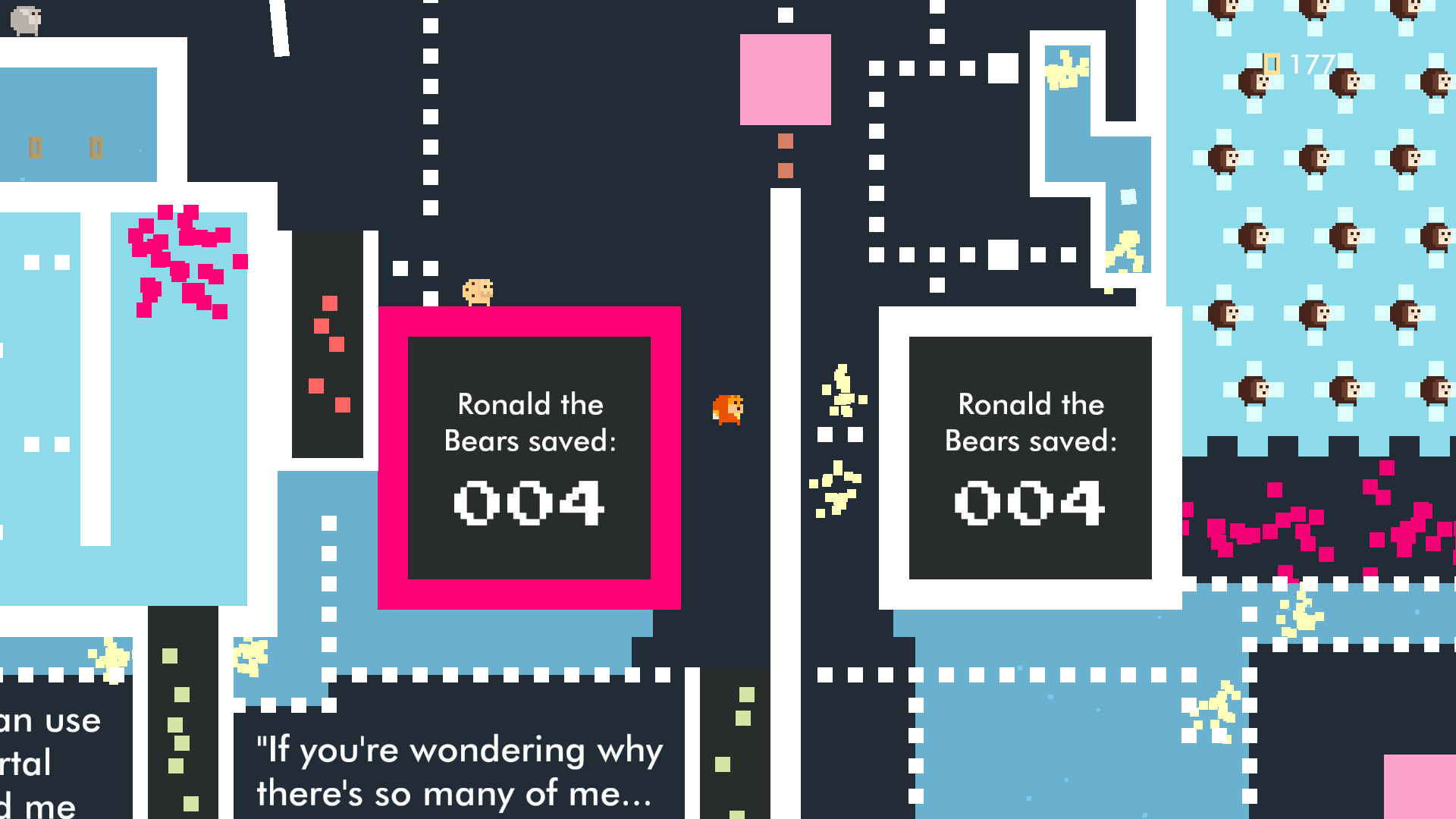1456x819 pixels.
Task: Click the yellow crumb trail near the character
Action: click(842, 394)
